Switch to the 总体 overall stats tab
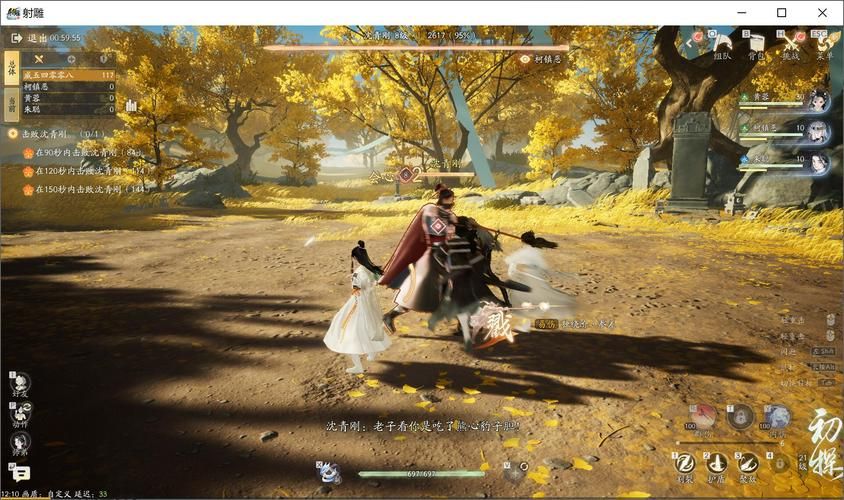 (12, 64)
